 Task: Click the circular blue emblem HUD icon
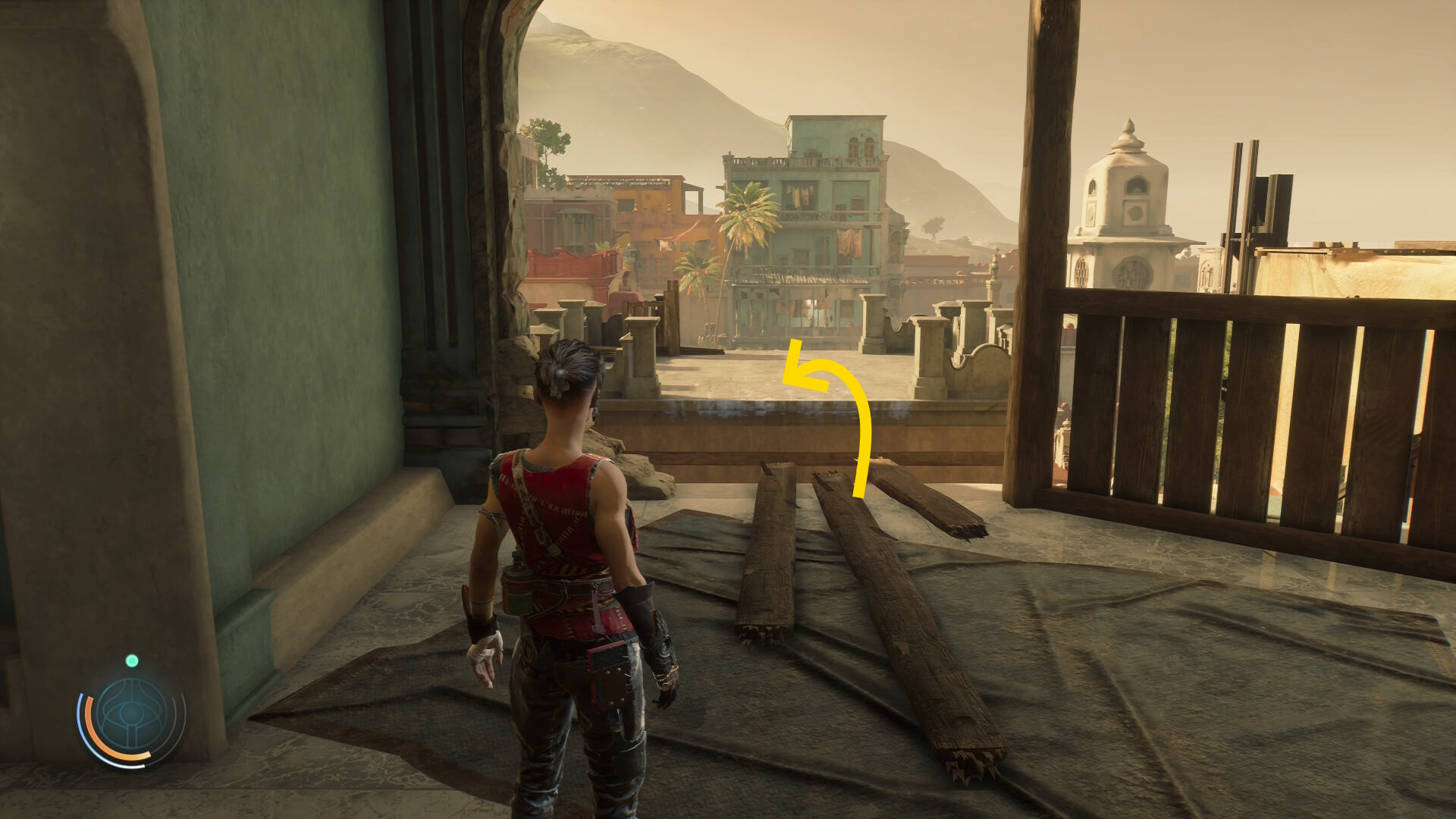click(132, 714)
